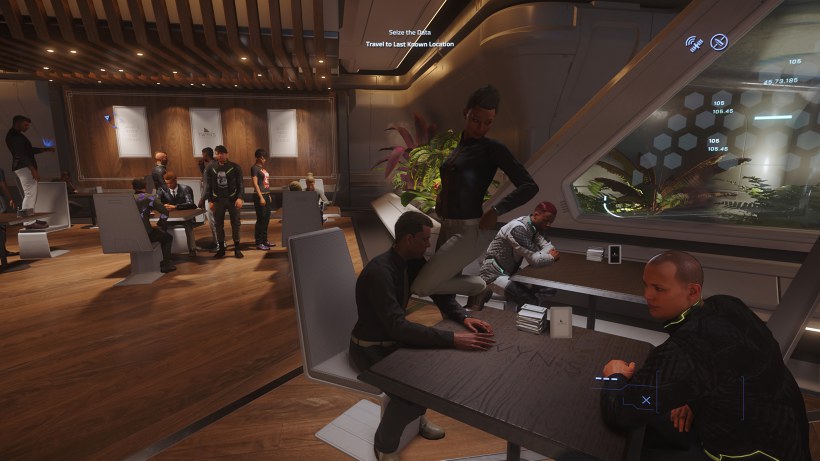Click the satellite signal status icon
The height and width of the screenshot is (461, 820).
pyautogui.click(x=694, y=42)
